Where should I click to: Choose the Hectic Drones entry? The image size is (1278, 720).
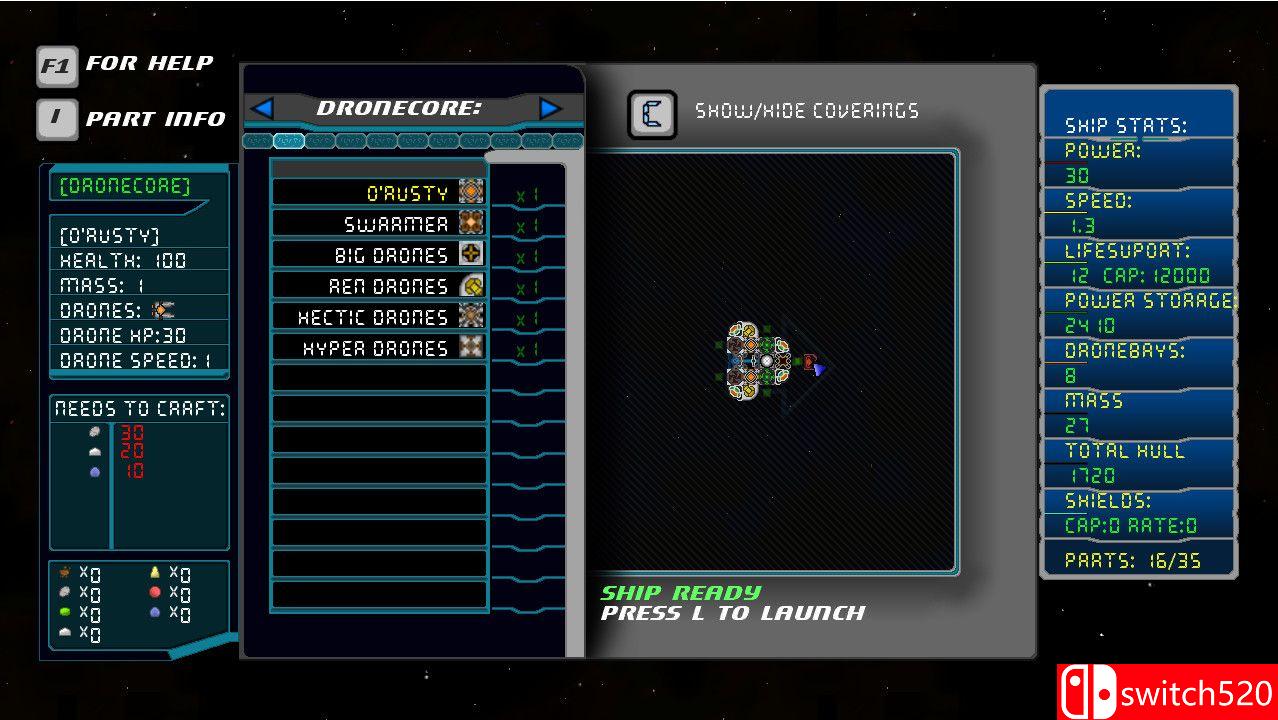click(x=380, y=317)
